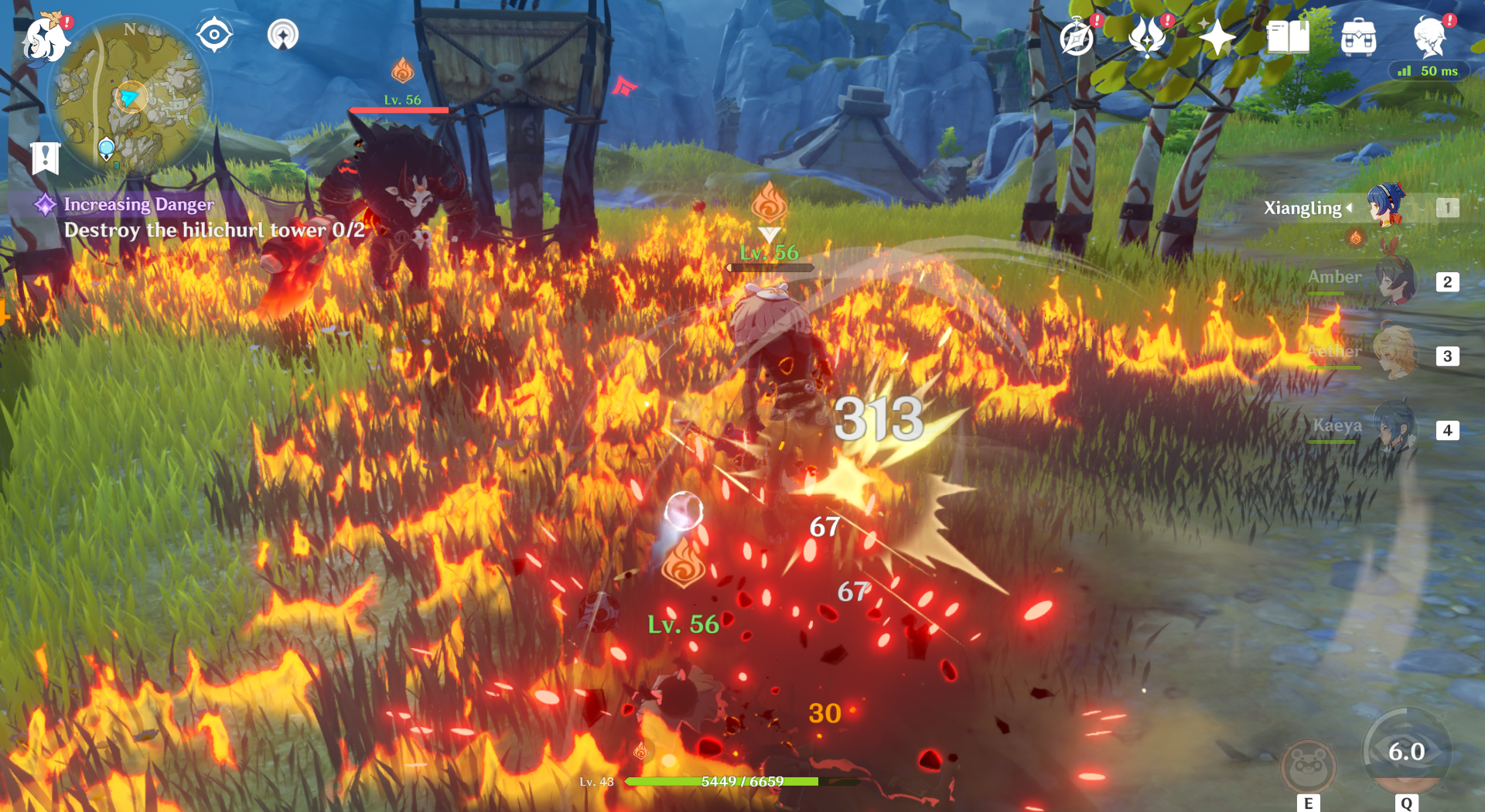Select the Increasing Danger quest tracker

point(139,204)
